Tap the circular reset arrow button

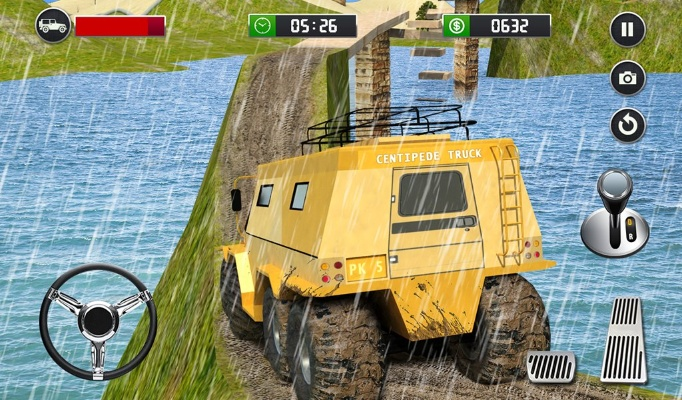click(x=627, y=125)
